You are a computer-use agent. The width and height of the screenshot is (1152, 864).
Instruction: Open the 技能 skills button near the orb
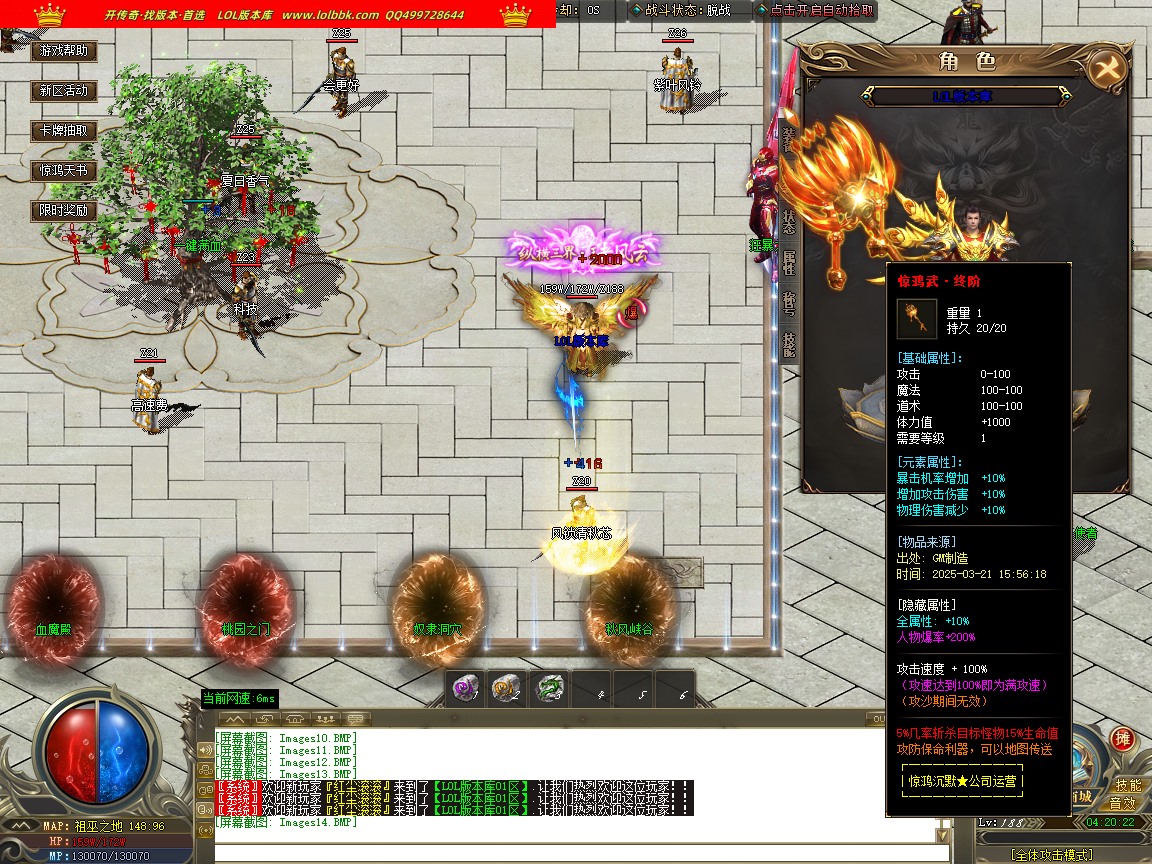(1128, 785)
